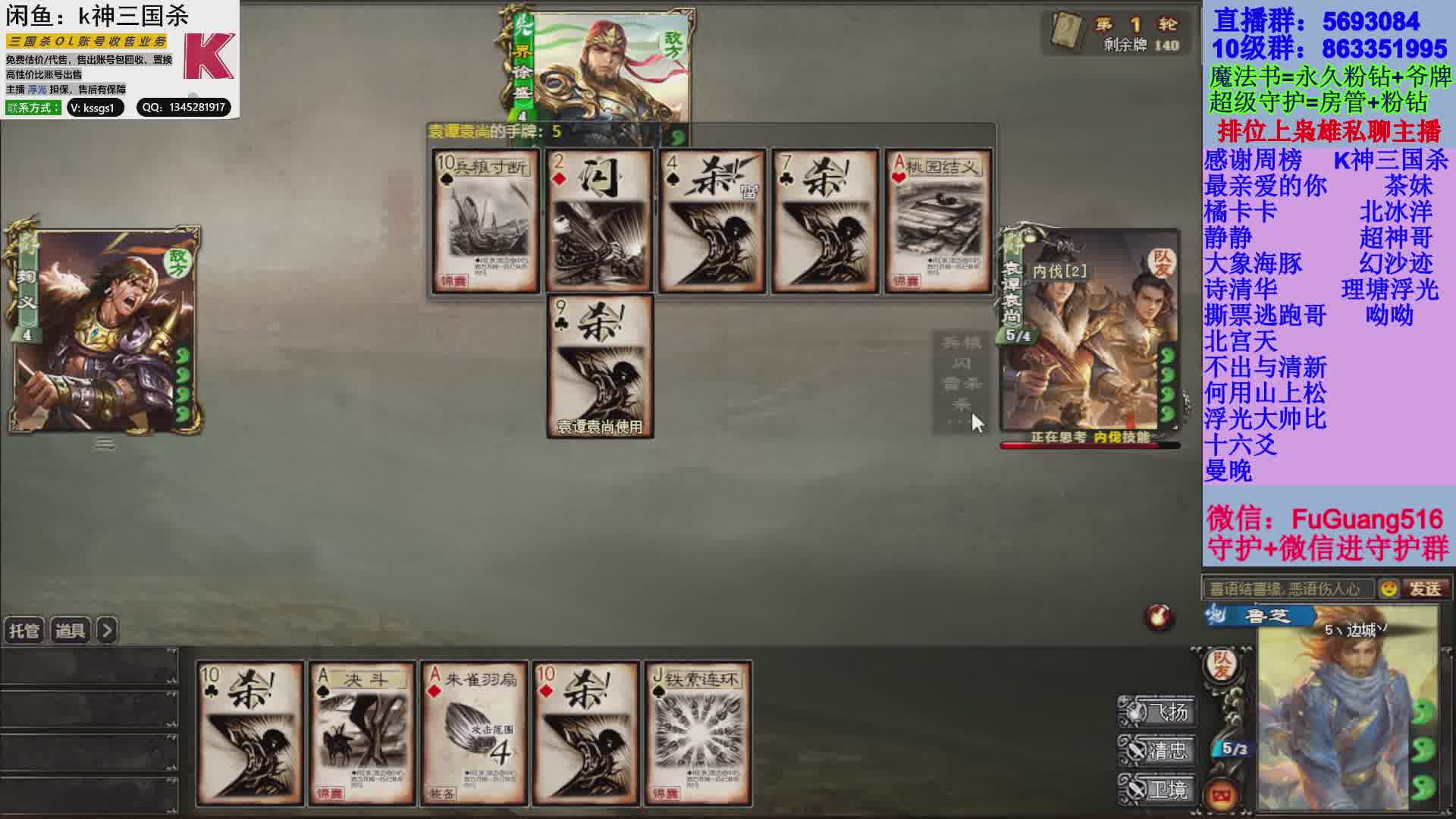Activate the 清忠 skill button
The width and height of the screenshot is (1456, 819).
pyautogui.click(x=1159, y=751)
